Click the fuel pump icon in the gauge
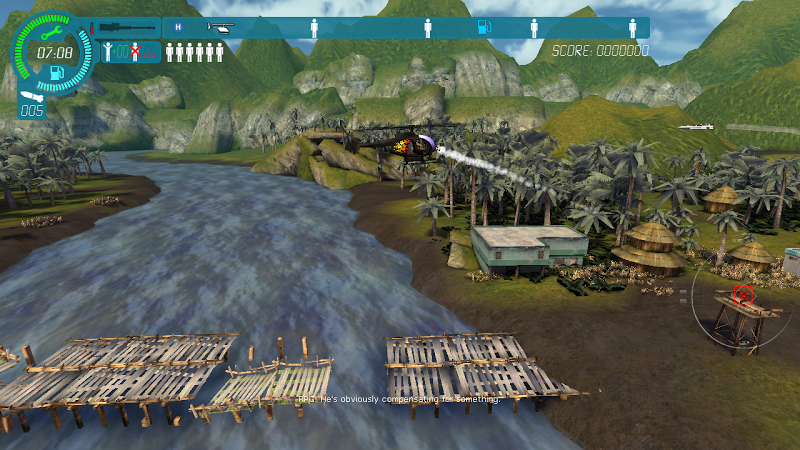The height and width of the screenshot is (450, 800). coord(56,71)
